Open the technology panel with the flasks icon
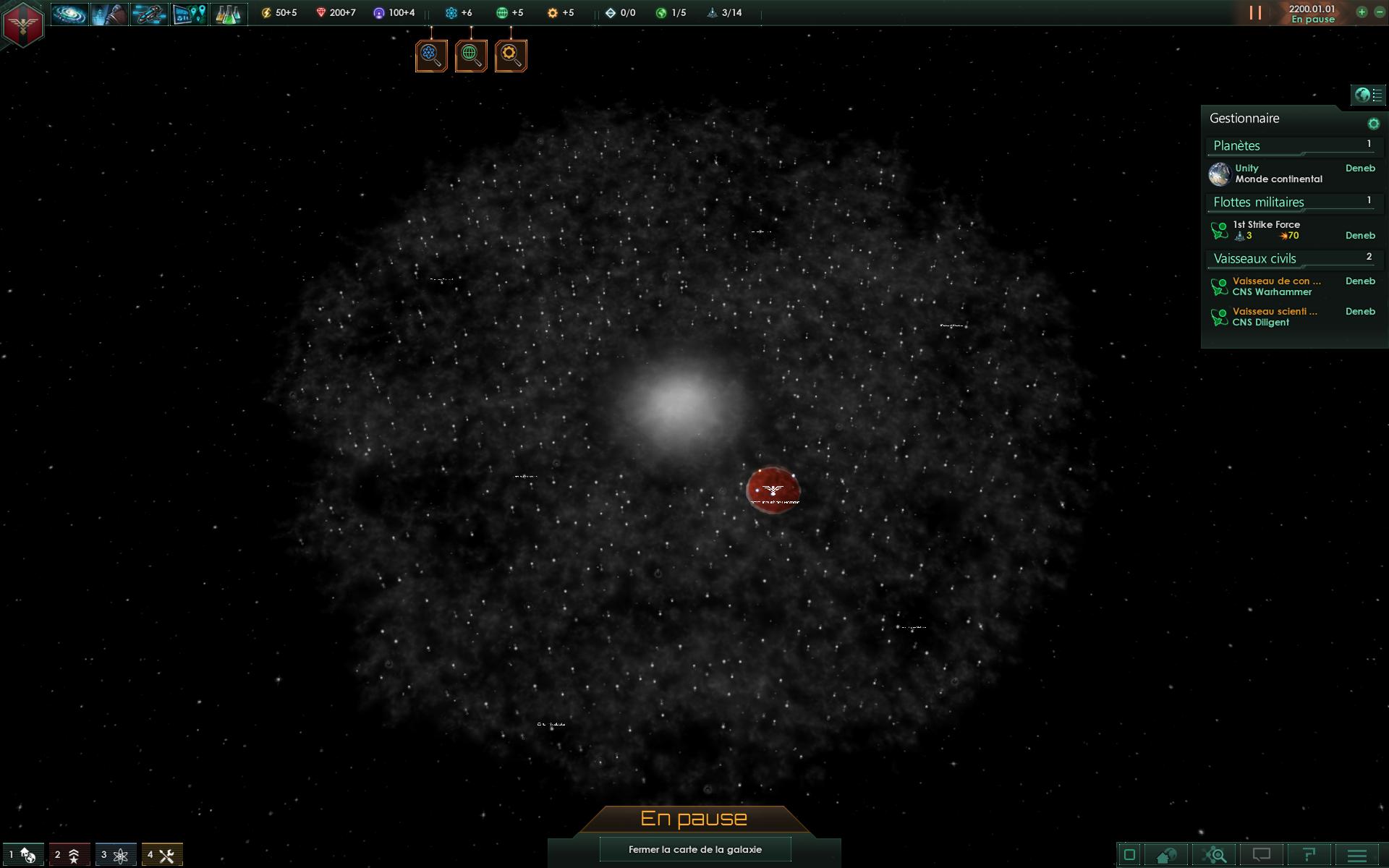1389x868 pixels. click(x=228, y=14)
